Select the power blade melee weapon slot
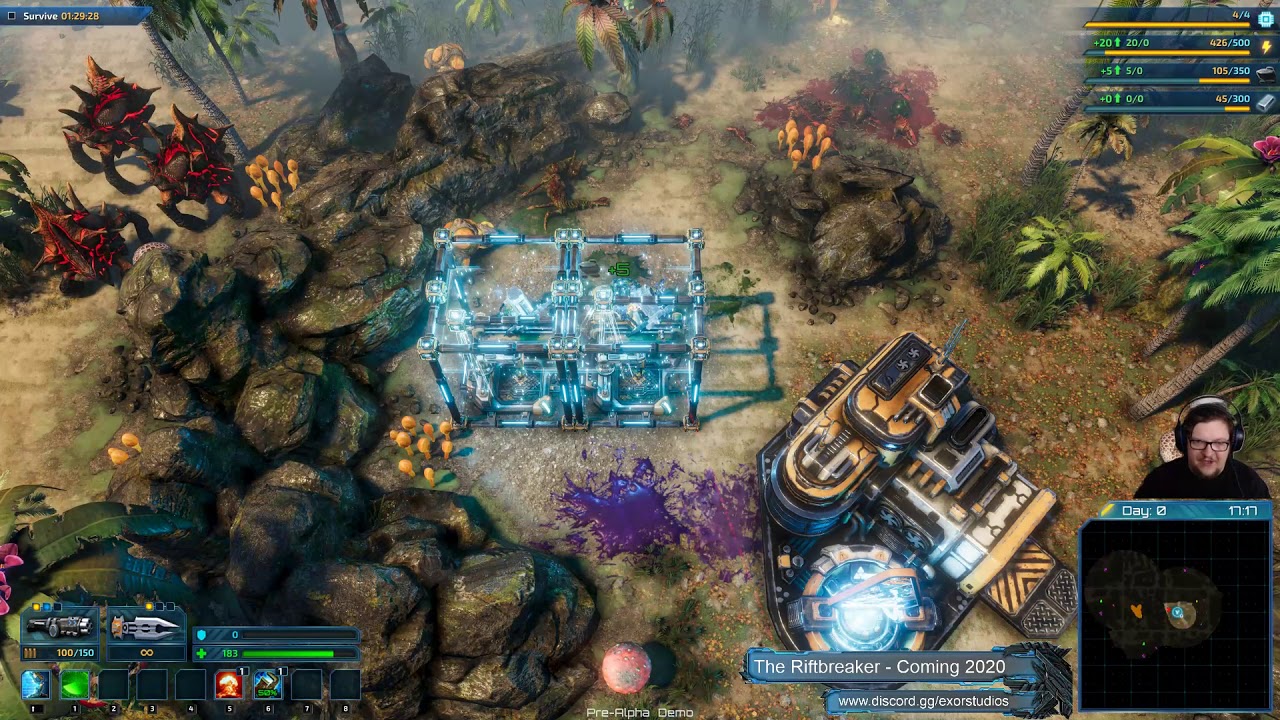 pyautogui.click(x=146, y=627)
